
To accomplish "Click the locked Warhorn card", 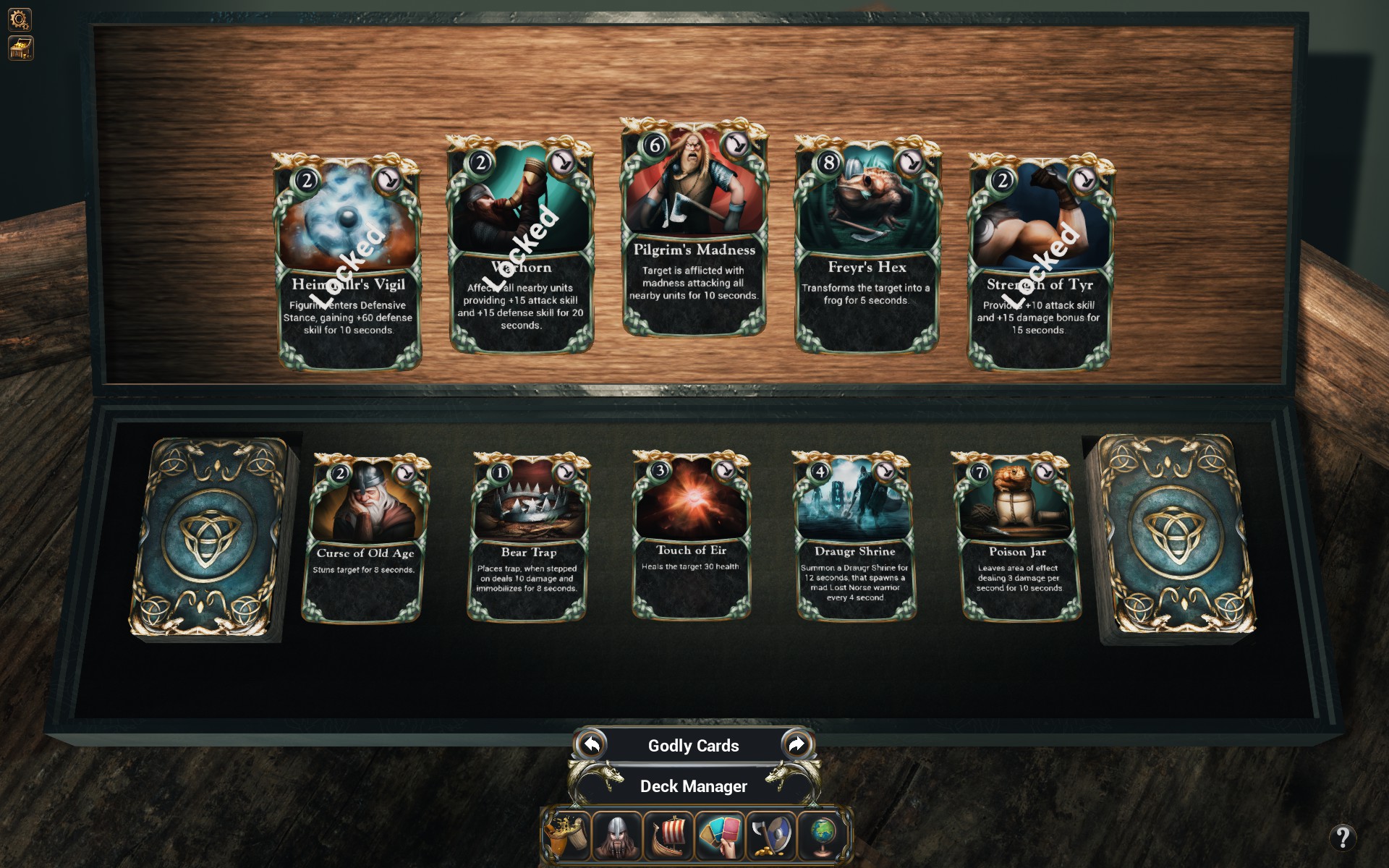I will click(x=521, y=246).
